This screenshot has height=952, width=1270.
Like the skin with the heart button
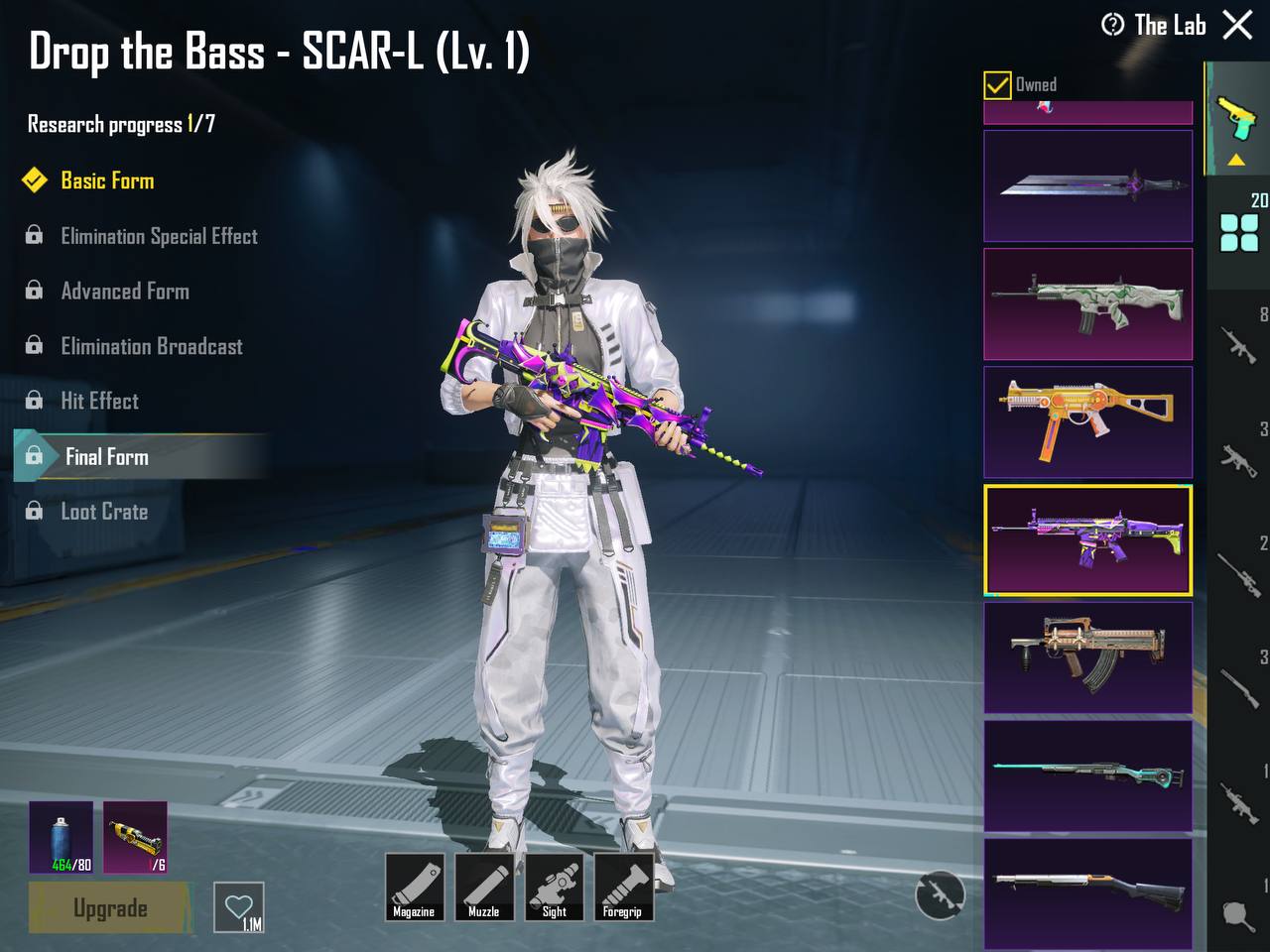click(x=239, y=907)
